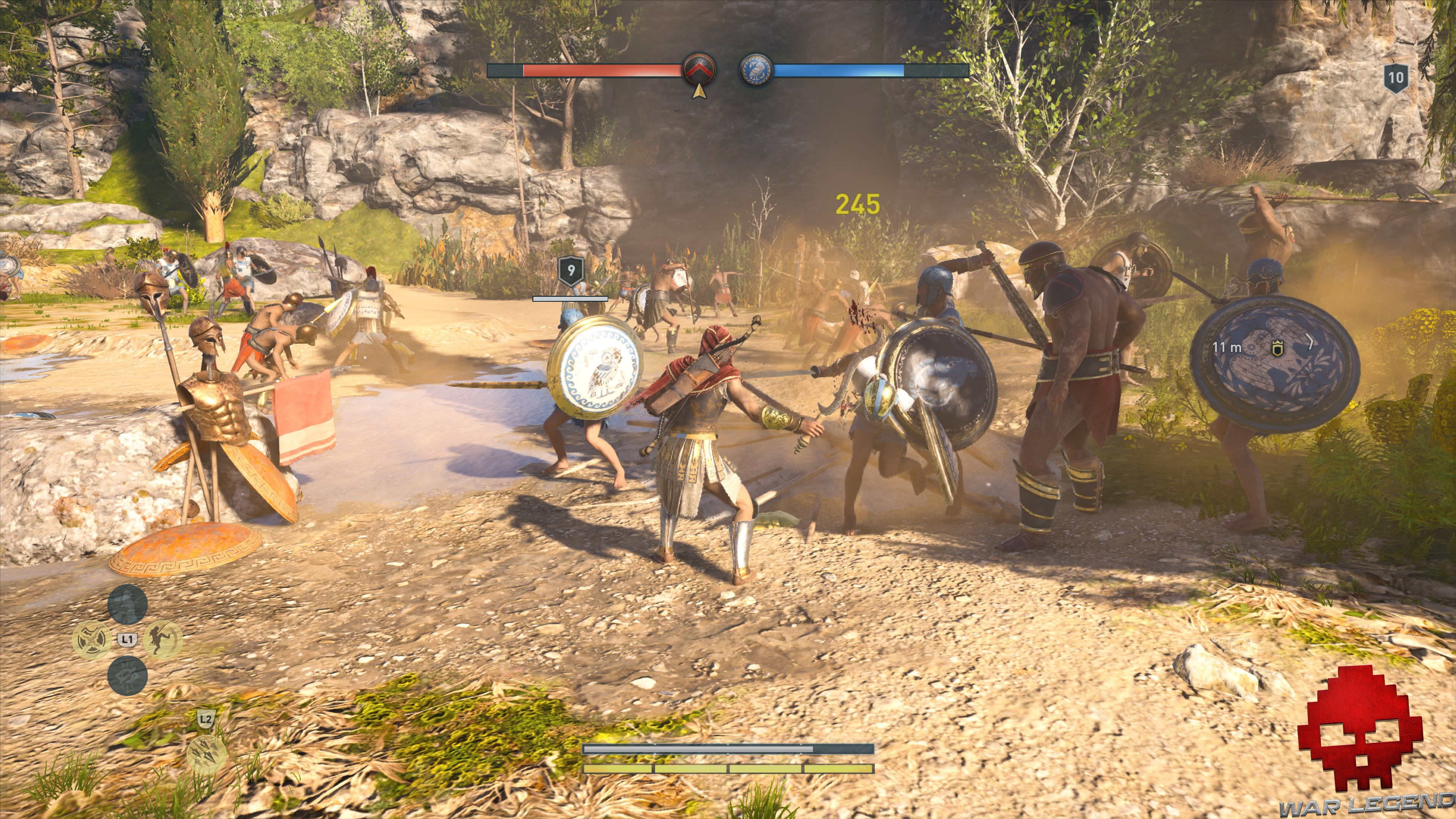
Task: Select the level 10 shield badge
Action: pyautogui.click(x=1395, y=78)
